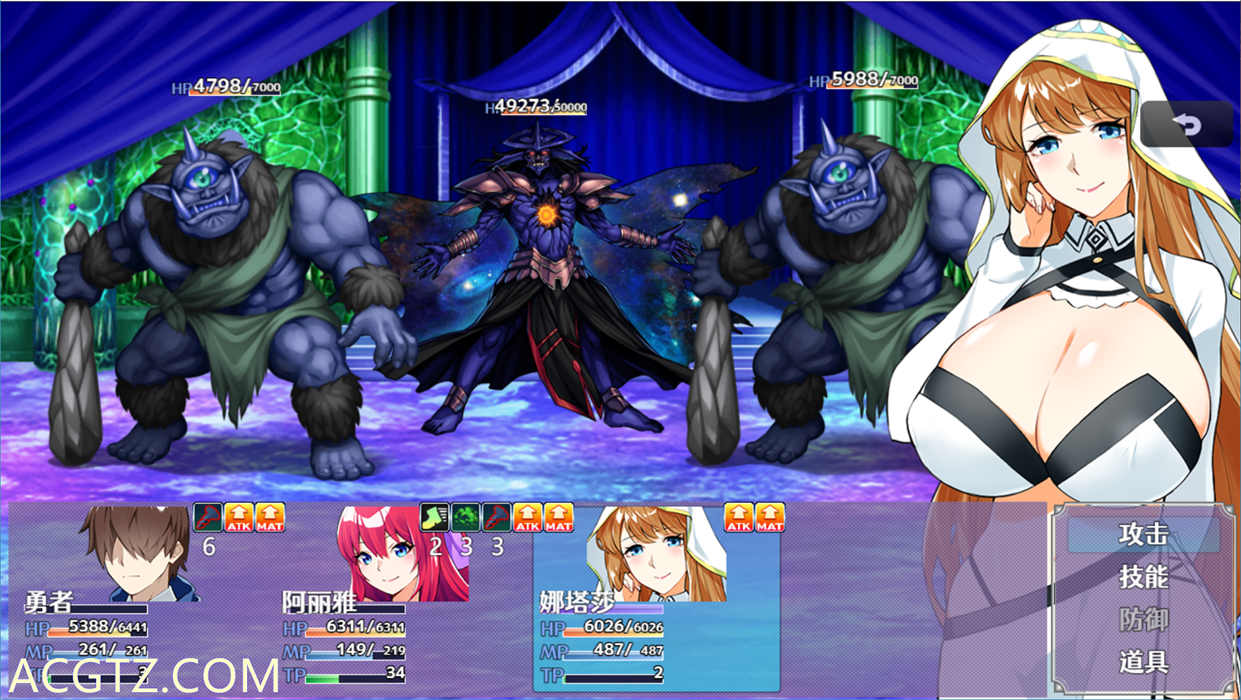Open the 道具 items command
This screenshot has width=1241, height=700.
coord(1143,661)
